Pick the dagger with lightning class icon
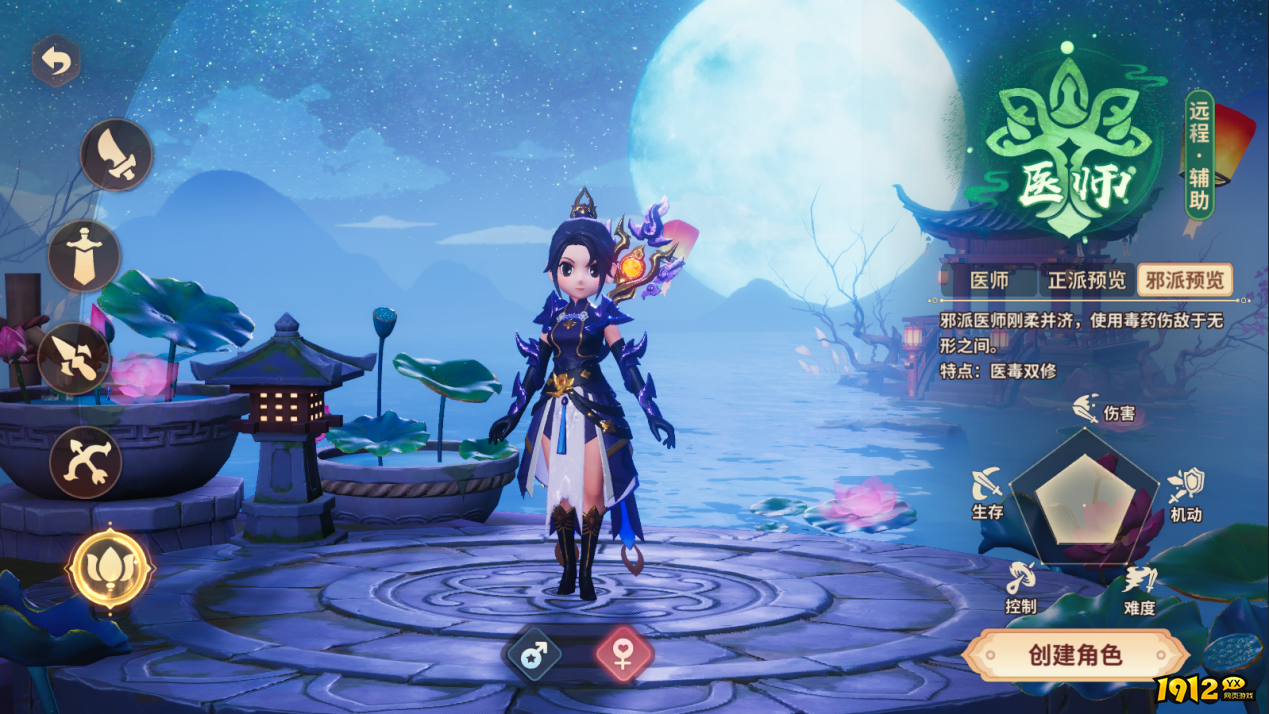The image size is (1269, 714). point(74,358)
